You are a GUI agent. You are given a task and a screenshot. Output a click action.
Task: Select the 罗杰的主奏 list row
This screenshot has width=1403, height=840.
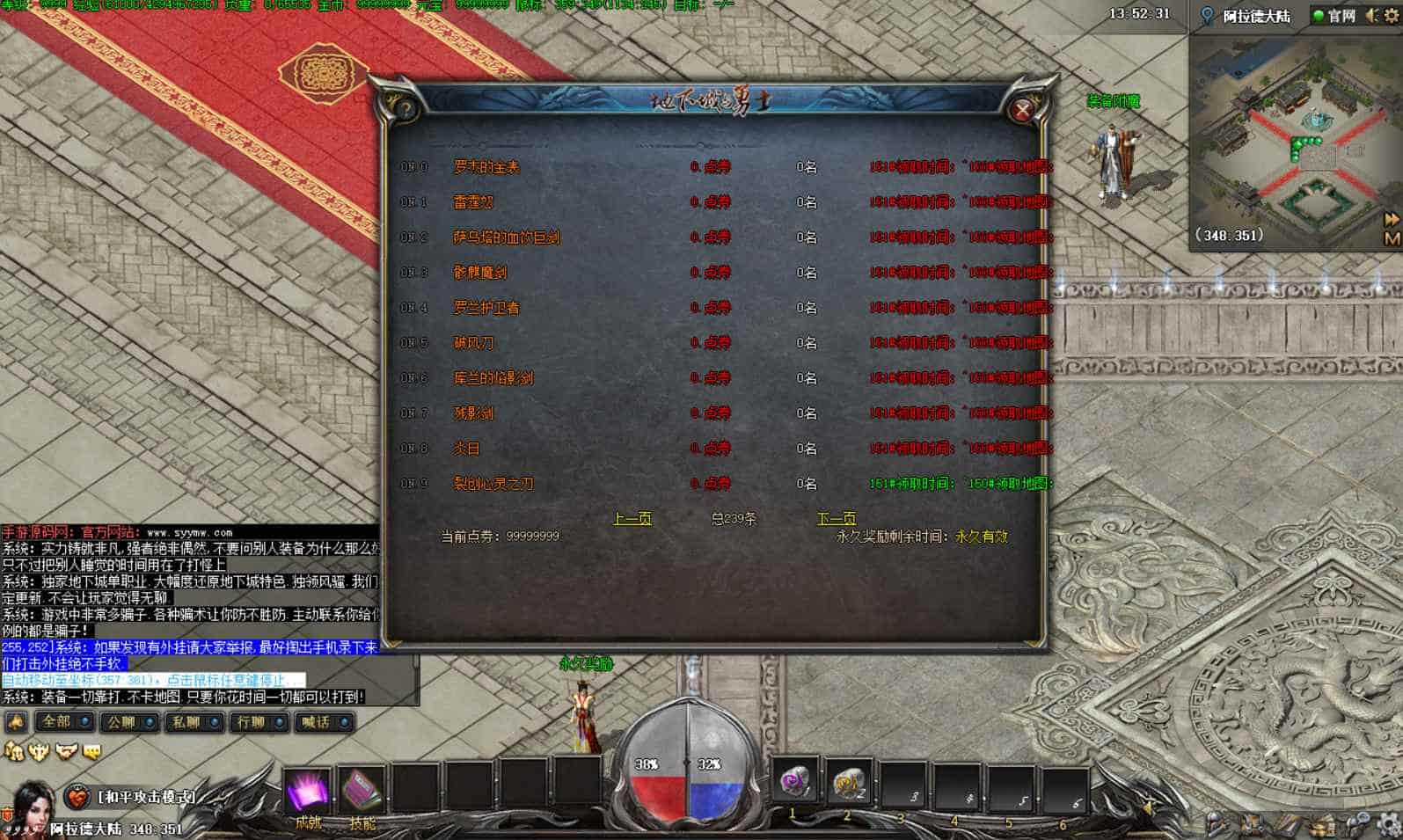tap(486, 167)
